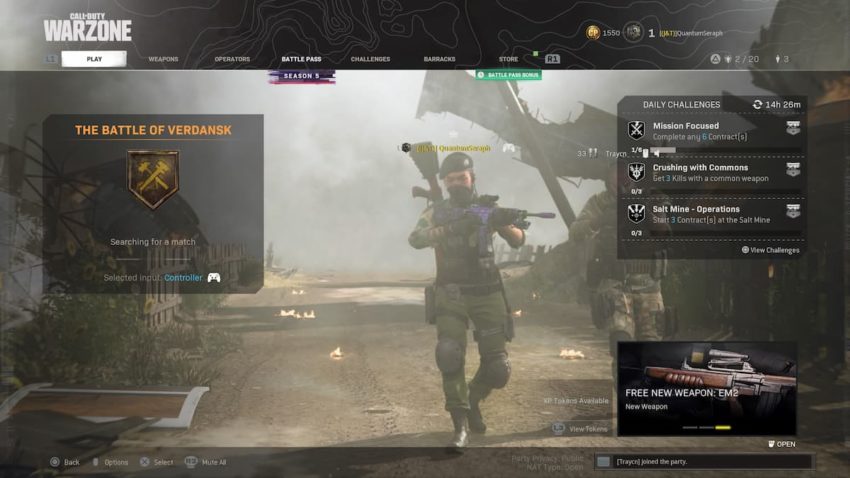Click the Traycn joined the party message box
850x478 pixels.
point(703,462)
